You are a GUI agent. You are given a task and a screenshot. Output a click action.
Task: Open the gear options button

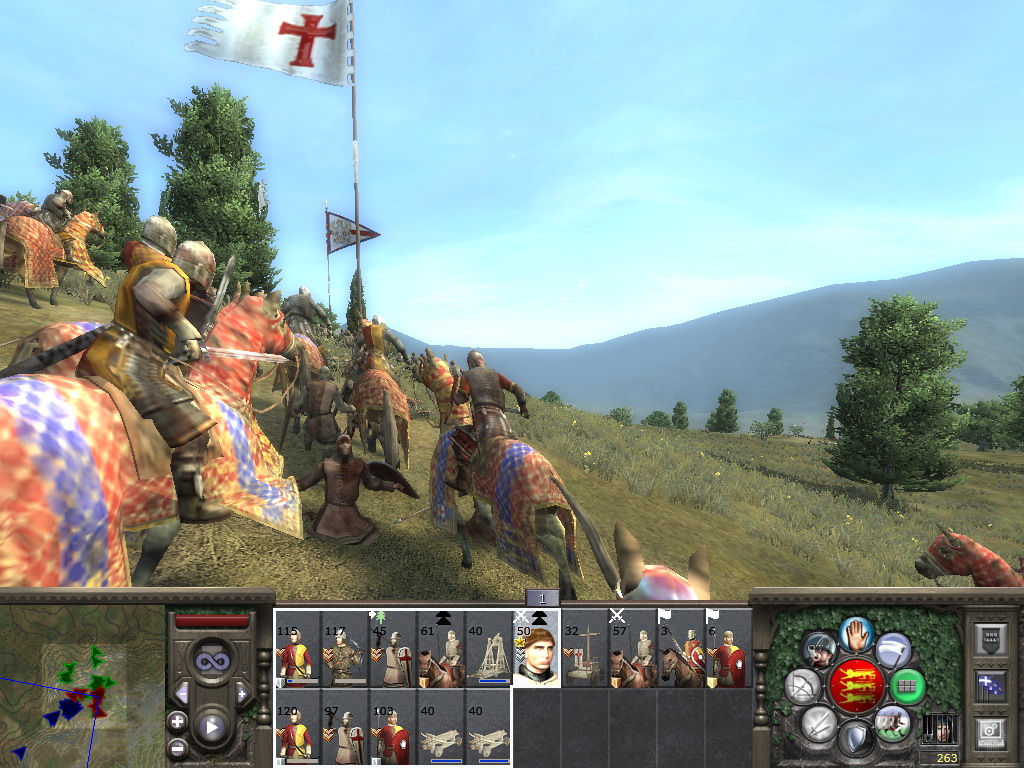(x=991, y=731)
